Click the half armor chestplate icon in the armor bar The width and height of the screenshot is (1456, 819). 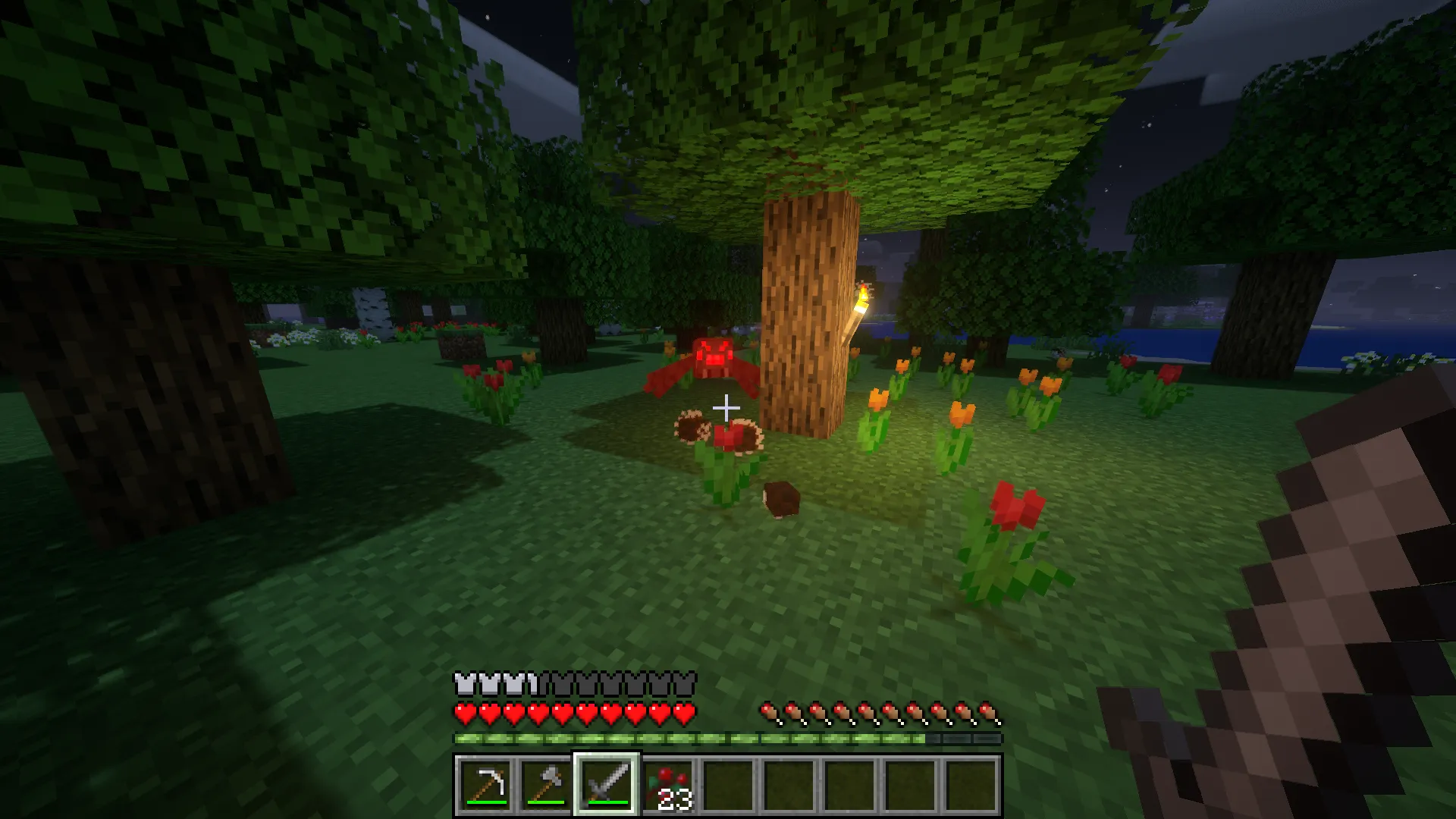pos(531,685)
